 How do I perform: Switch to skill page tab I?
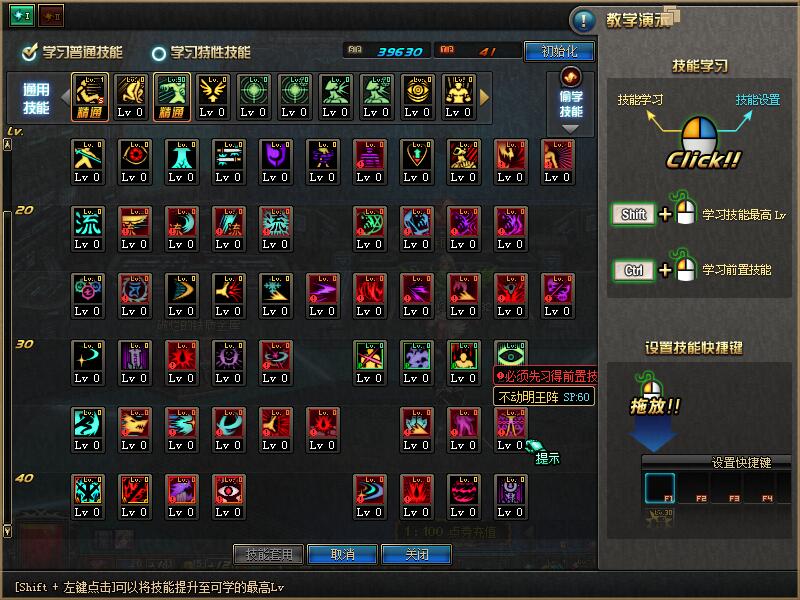pyautogui.click(x=21, y=15)
